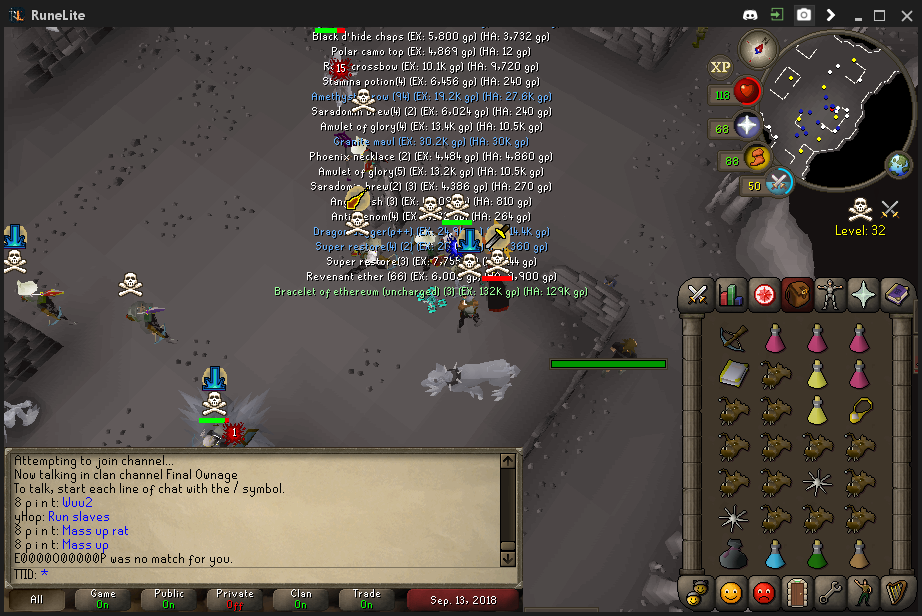Open the Prayer tab
This screenshot has width=922, height=616.
863,294
